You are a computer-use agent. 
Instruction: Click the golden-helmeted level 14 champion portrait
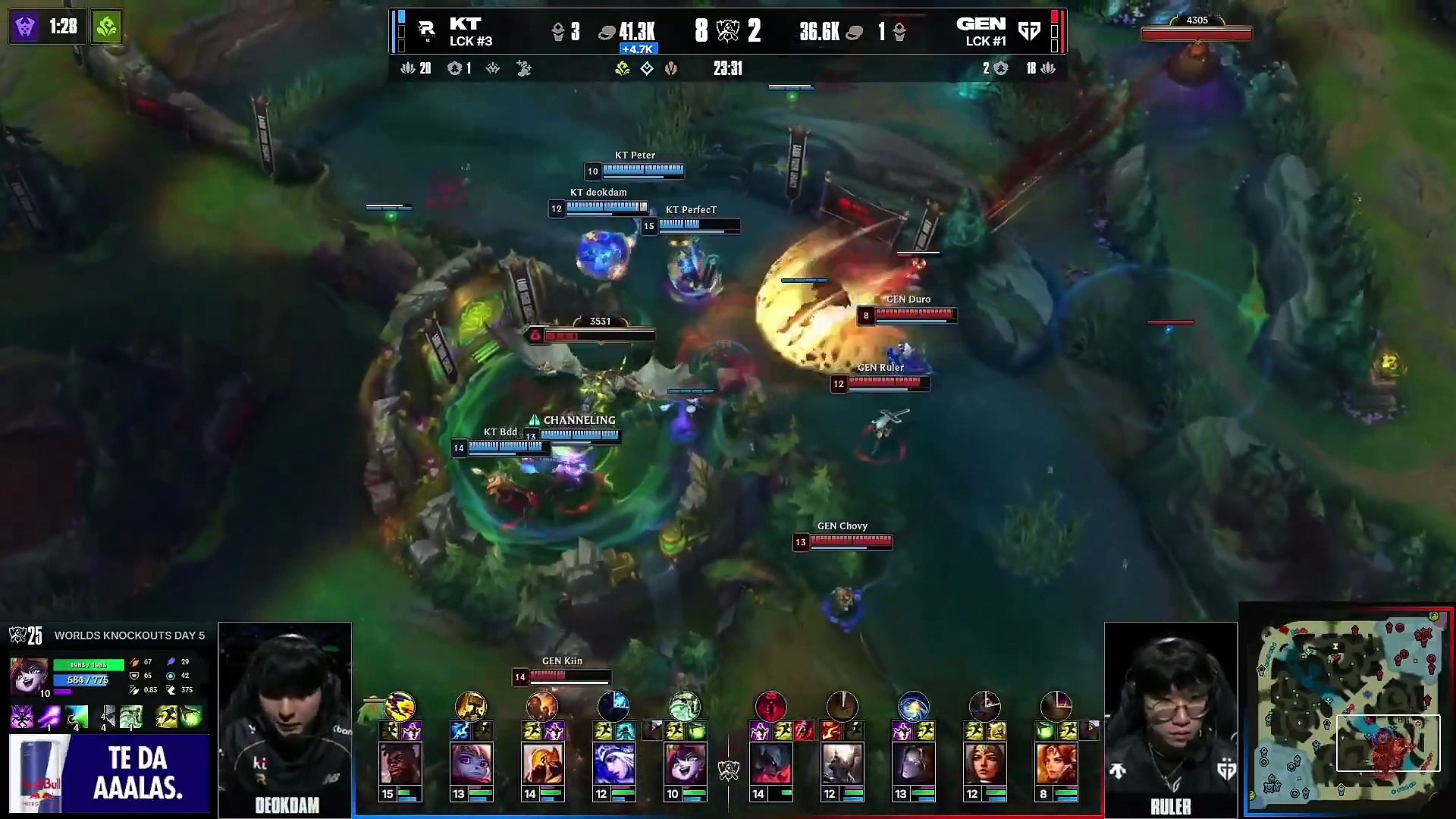pos(542,764)
